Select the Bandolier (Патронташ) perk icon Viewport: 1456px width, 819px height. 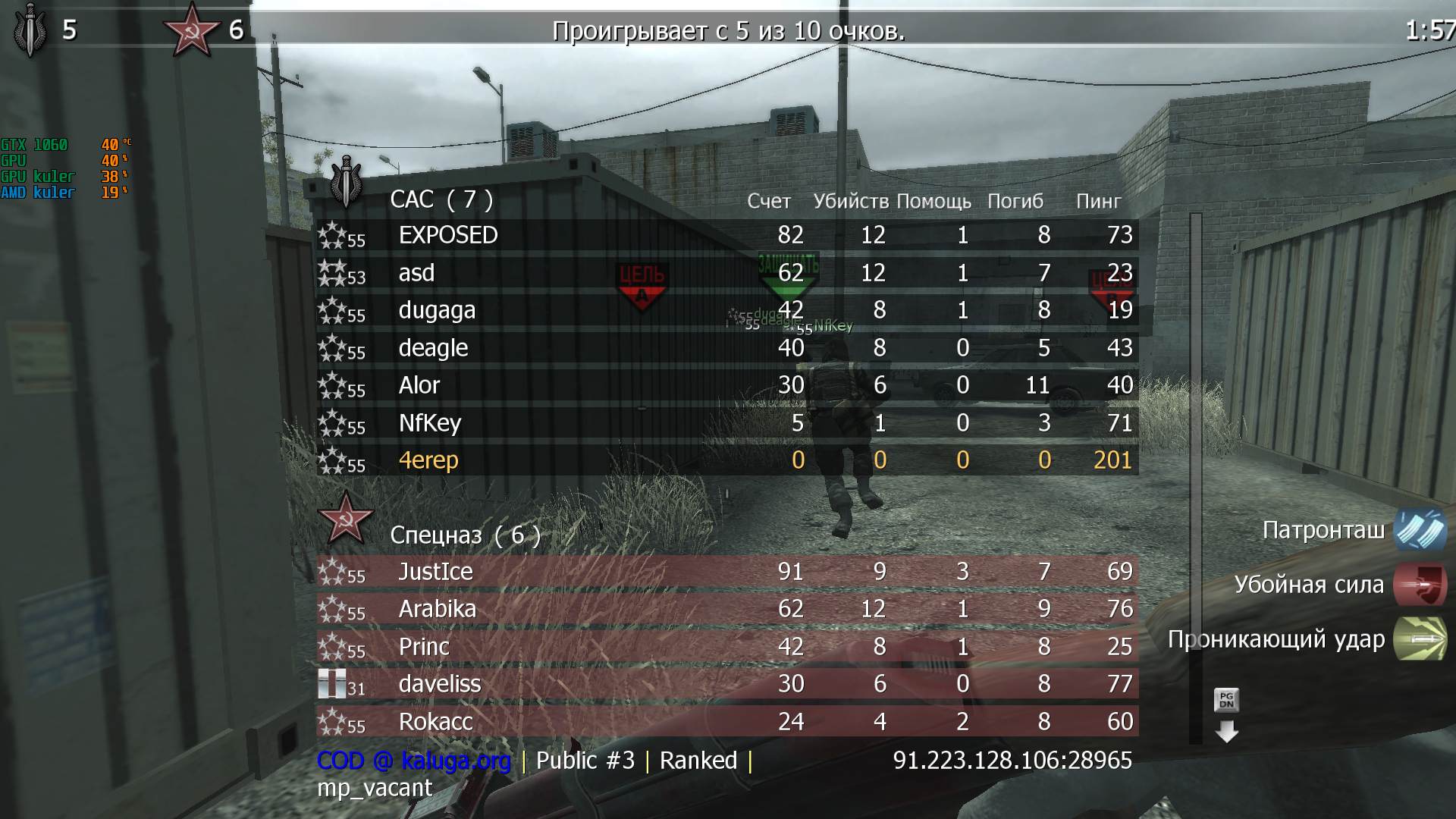click(1419, 531)
